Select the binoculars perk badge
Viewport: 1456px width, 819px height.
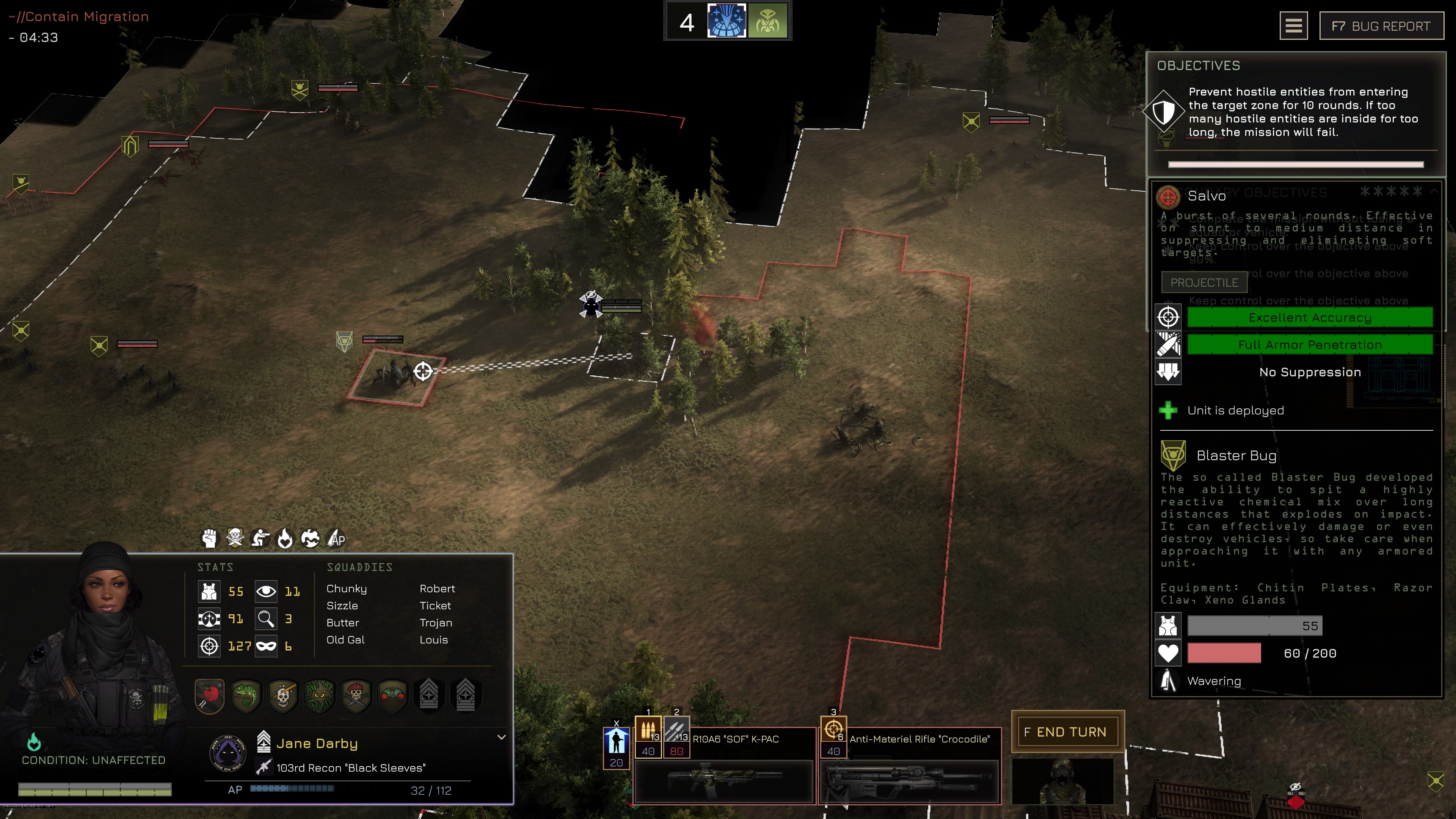392,695
